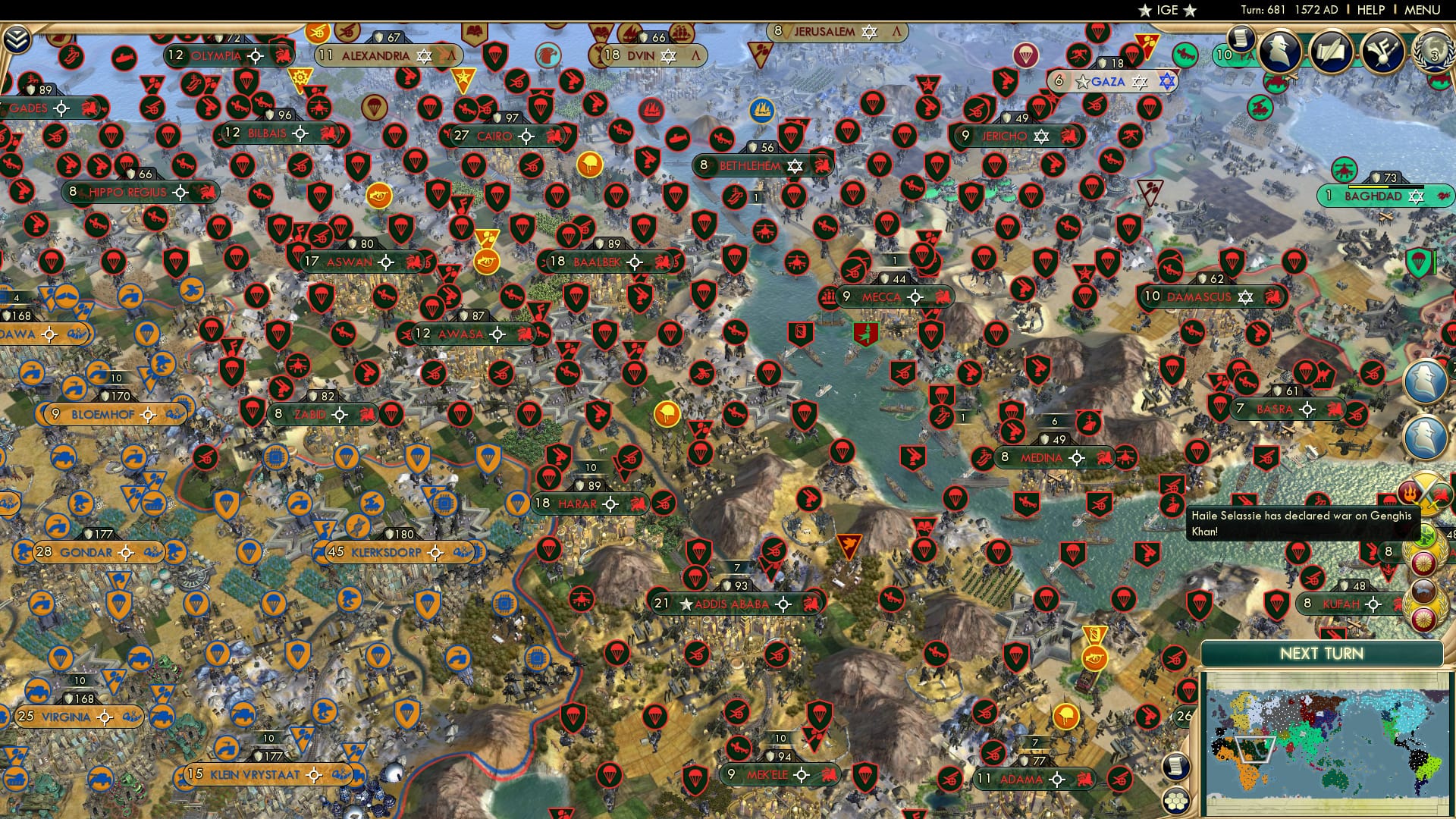This screenshot has width=1456, height=819.
Task: Toggle strategic view with the hexagon icon
Action: [x=1175, y=802]
